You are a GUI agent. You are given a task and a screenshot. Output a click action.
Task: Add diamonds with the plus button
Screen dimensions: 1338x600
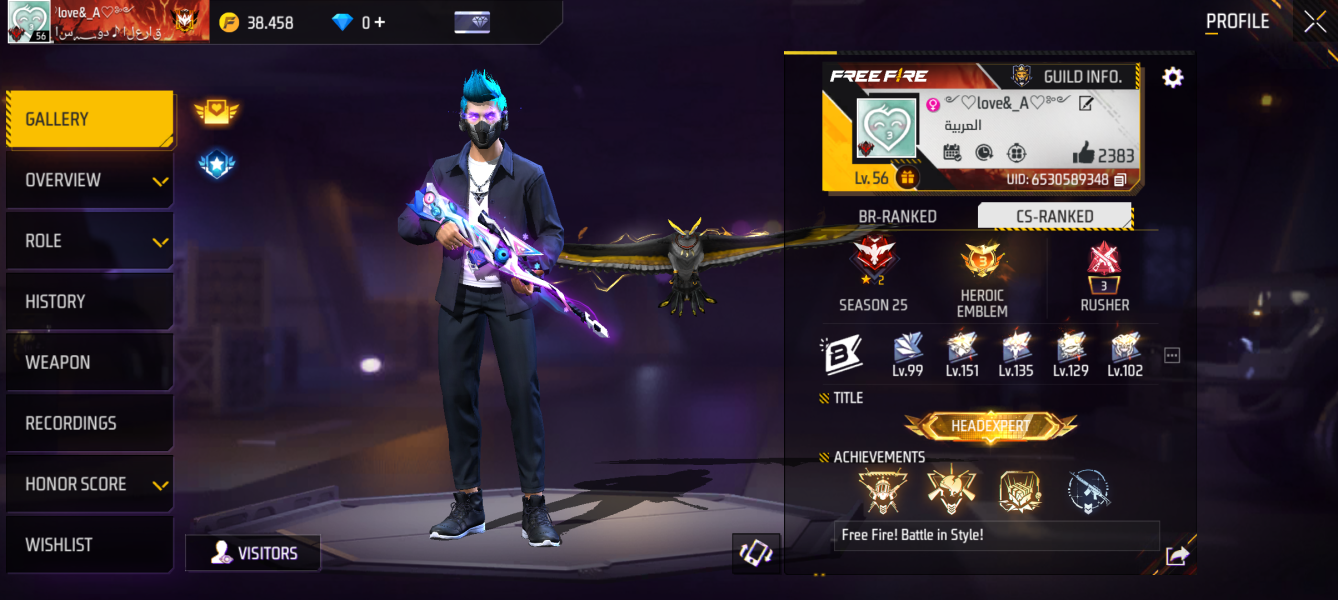tap(380, 22)
